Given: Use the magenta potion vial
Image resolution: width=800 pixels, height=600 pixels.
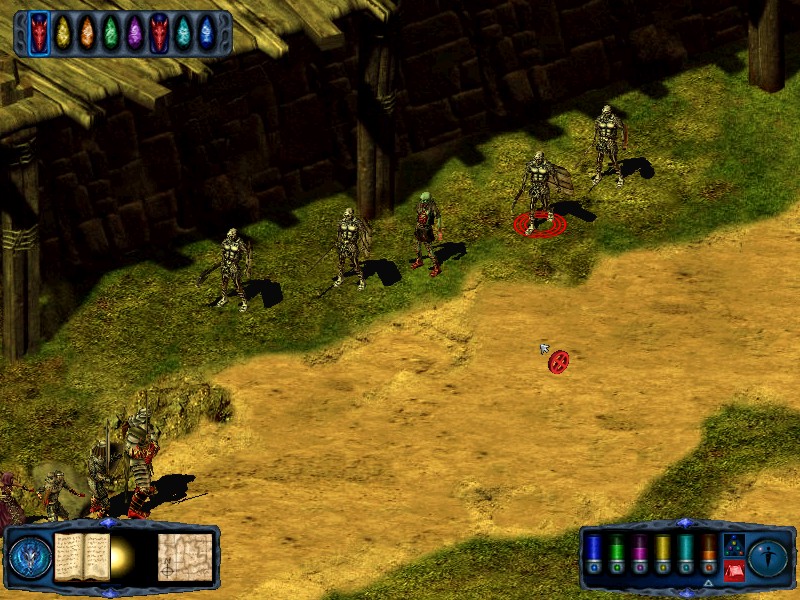Looking at the screenshot, I should coord(639,548).
